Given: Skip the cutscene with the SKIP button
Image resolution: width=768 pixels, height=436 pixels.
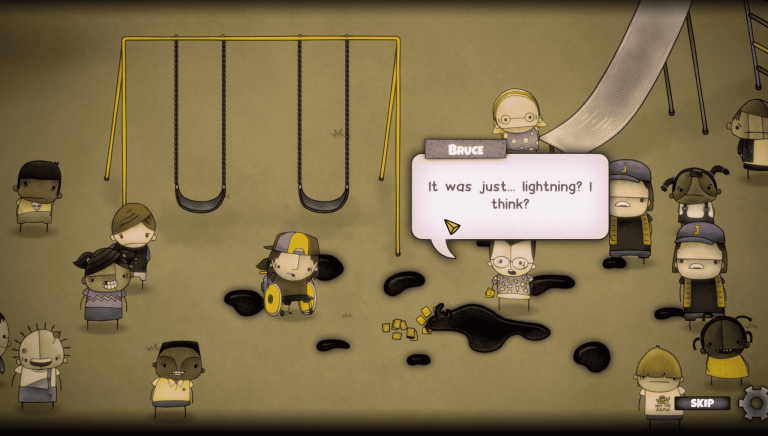Looking at the screenshot, I should pyautogui.click(x=701, y=403).
